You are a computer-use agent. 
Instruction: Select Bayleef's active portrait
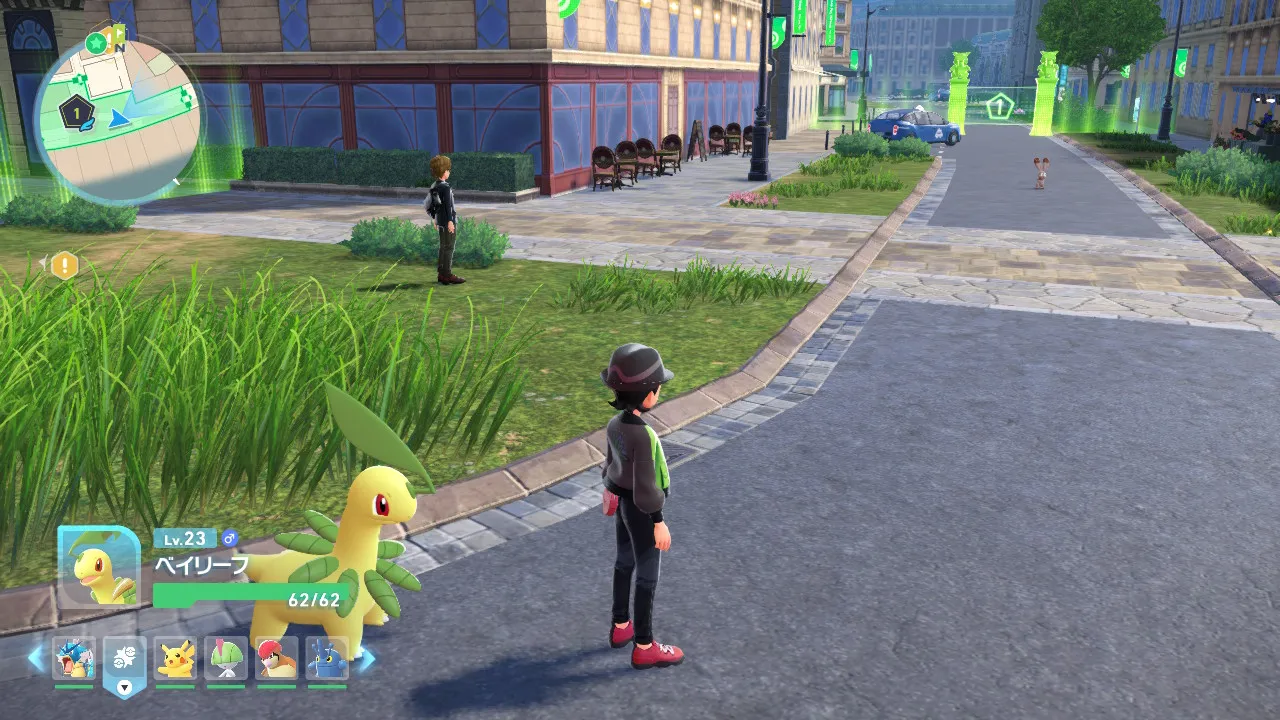pyautogui.click(x=99, y=567)
